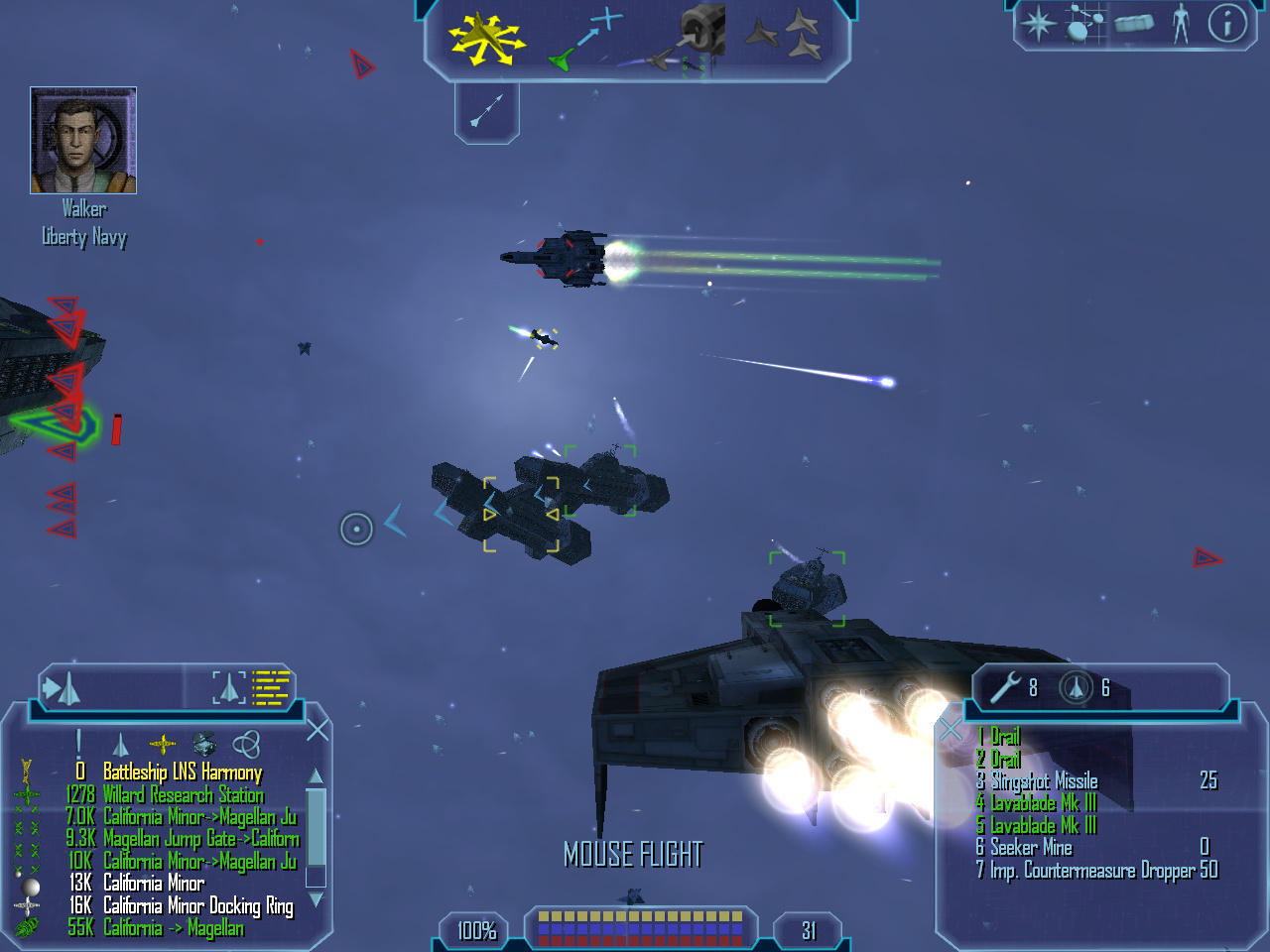Screen dimensions: 1270x952
Task: Select the Go To maneuver icon
Action: [x=586, y=40]
